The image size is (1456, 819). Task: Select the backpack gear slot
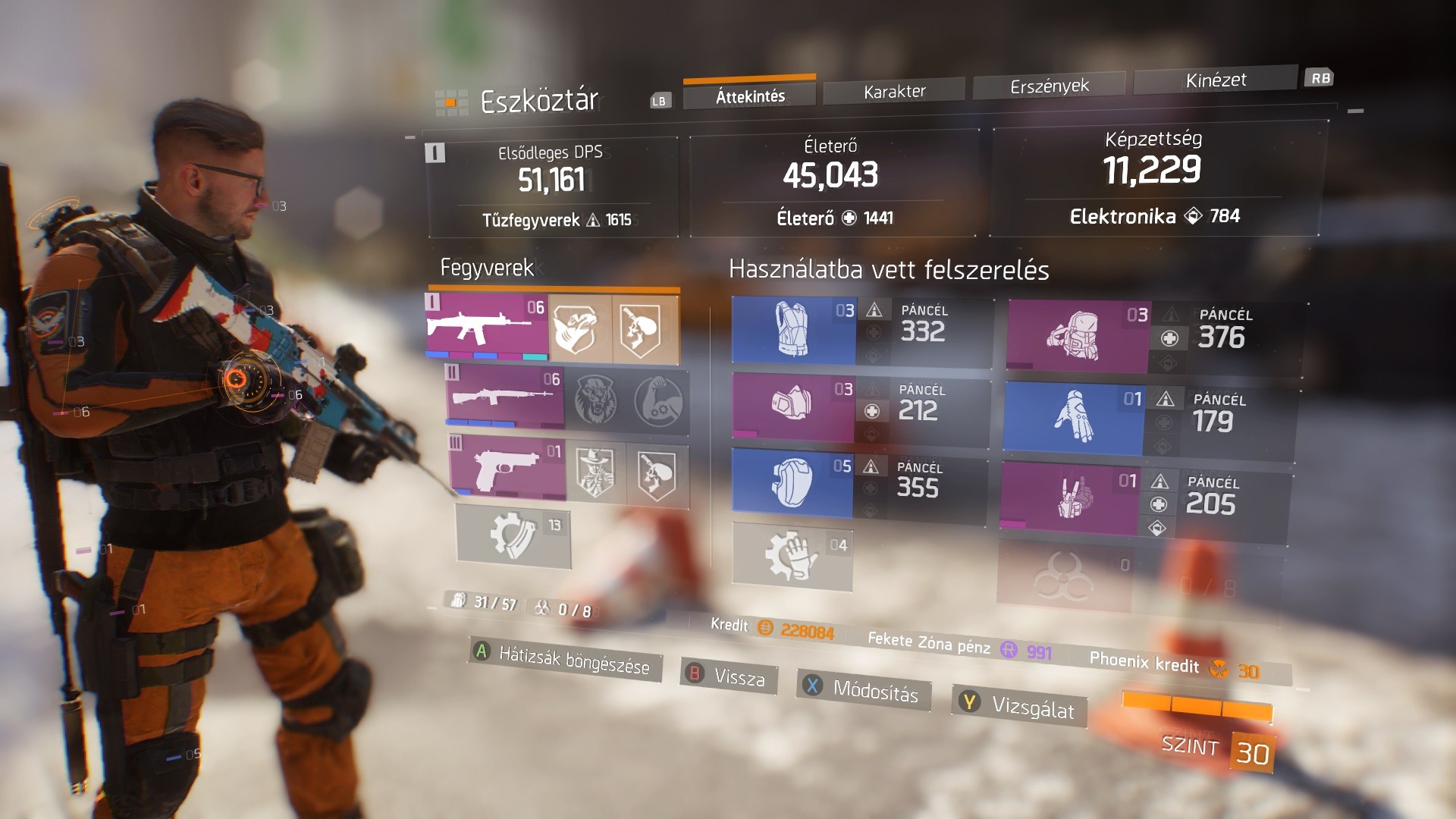(x=1078, y=335)
